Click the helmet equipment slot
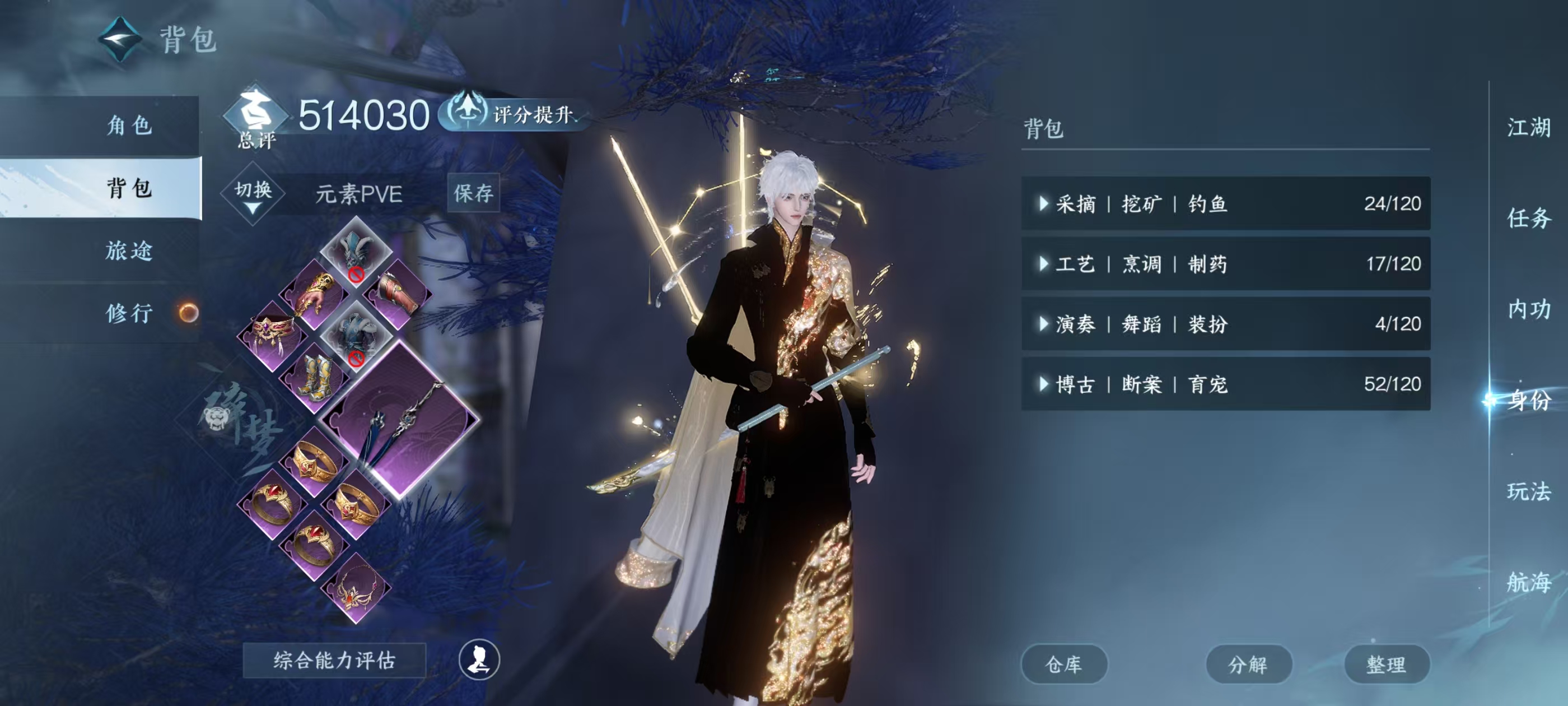The height and width of the screenshot is (706, 1568). (355, 252)
